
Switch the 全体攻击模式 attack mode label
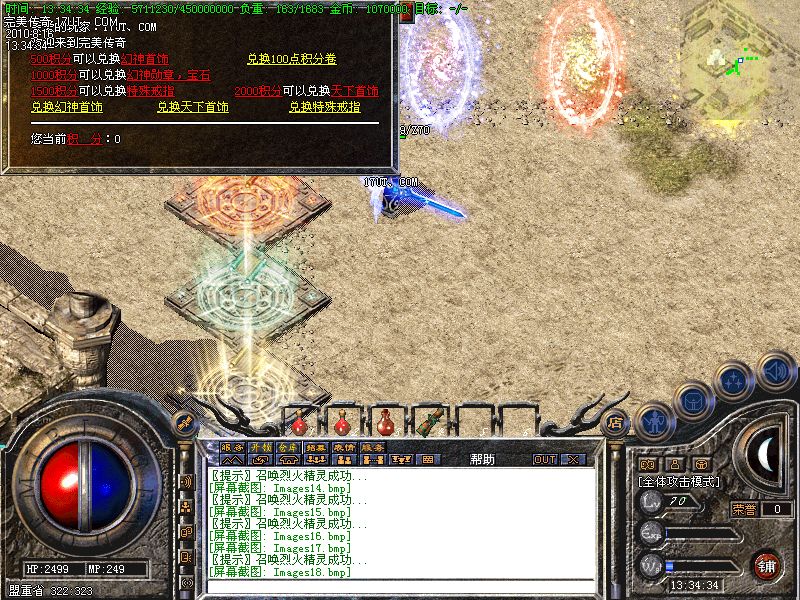680,481
